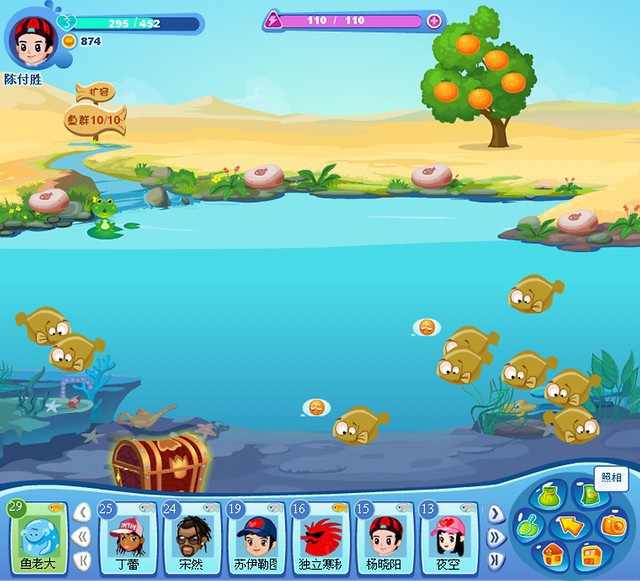Take a photo with the camera icon
Image resolution: width=640 pixels, height=581 pixels.
tap(611, 525)
